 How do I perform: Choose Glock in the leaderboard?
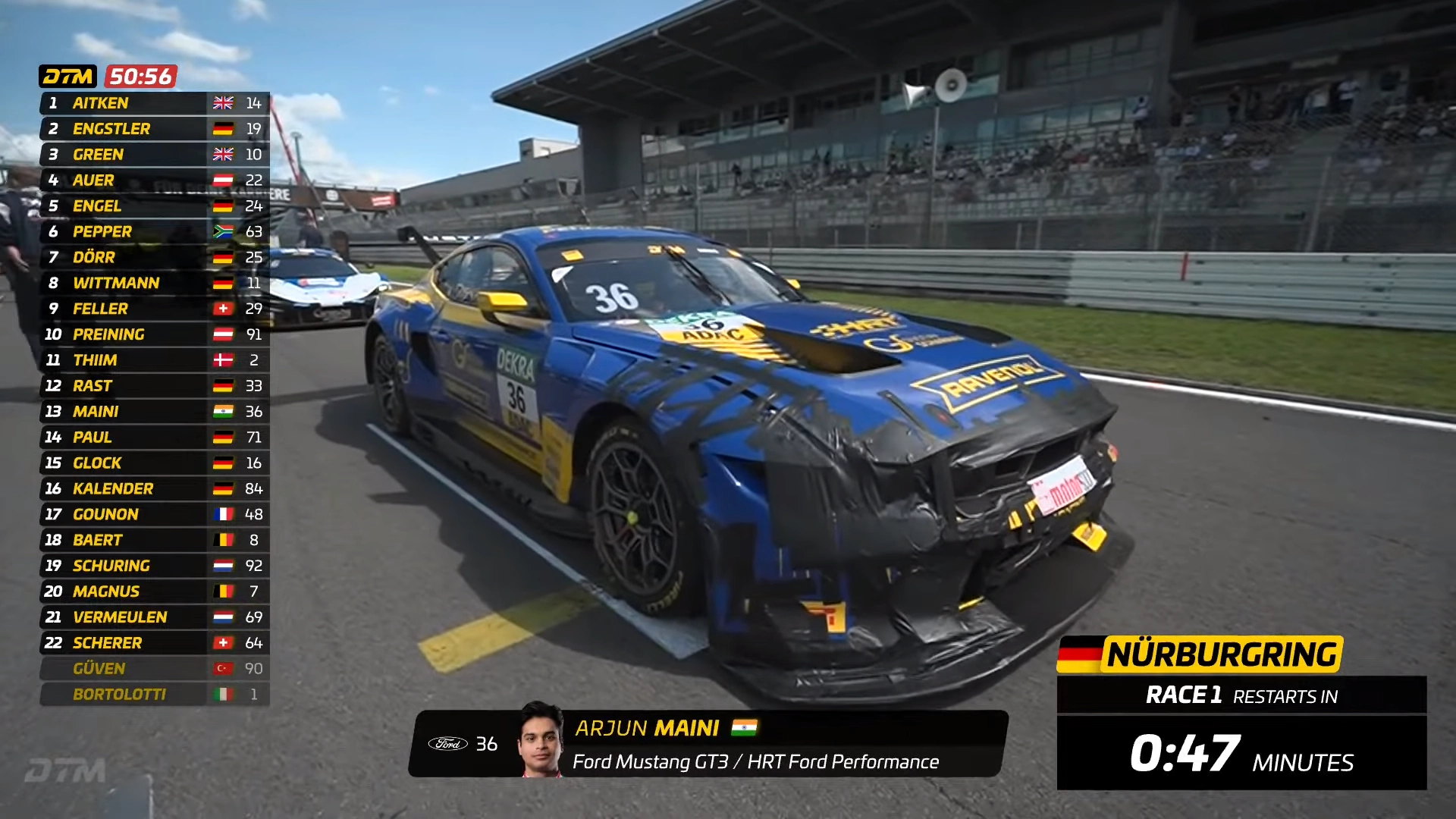pos(154,463)
